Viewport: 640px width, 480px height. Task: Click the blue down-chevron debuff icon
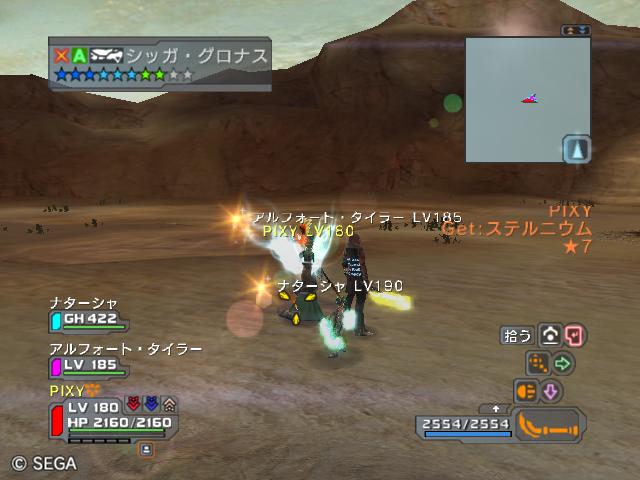pos(150,405)
